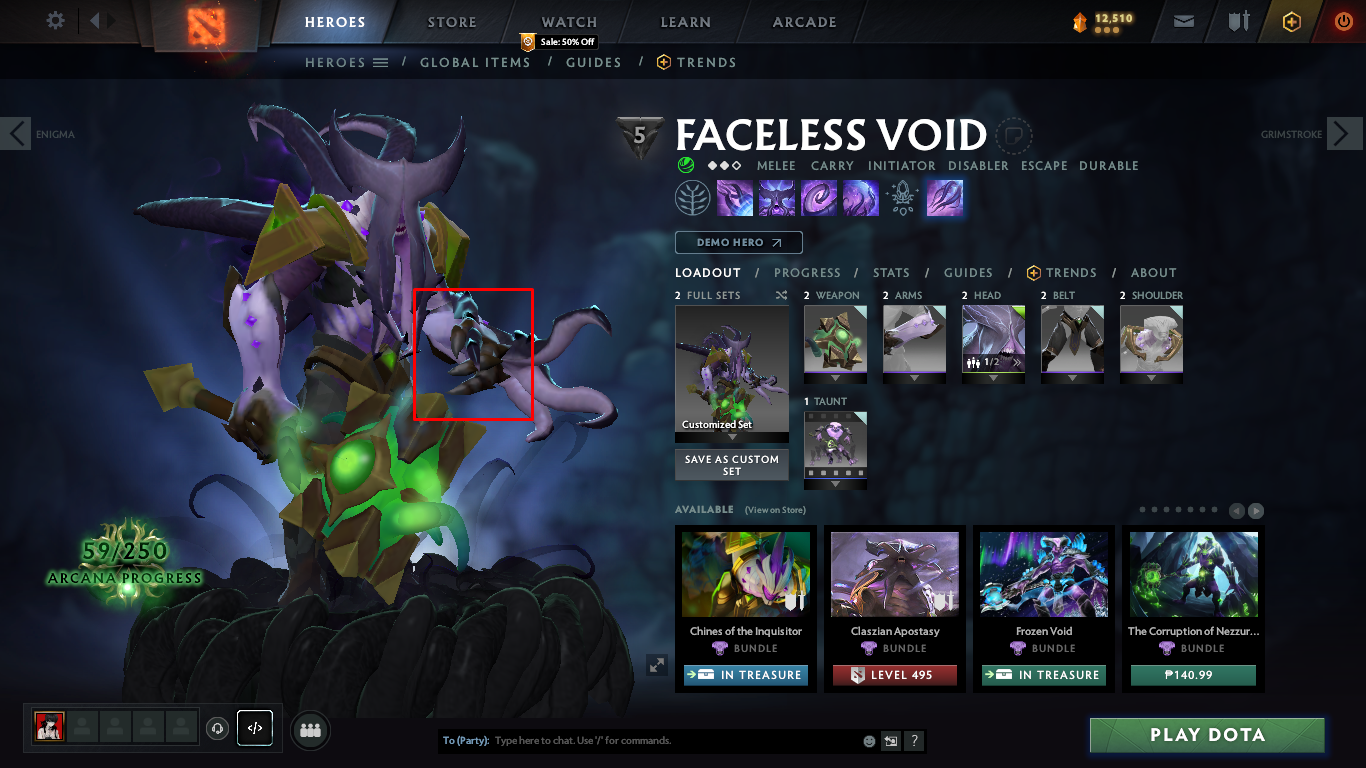Open the WATCH menu item
Image resolution: width=1366 pixels, height=768 pixels.
click(568, 21)
